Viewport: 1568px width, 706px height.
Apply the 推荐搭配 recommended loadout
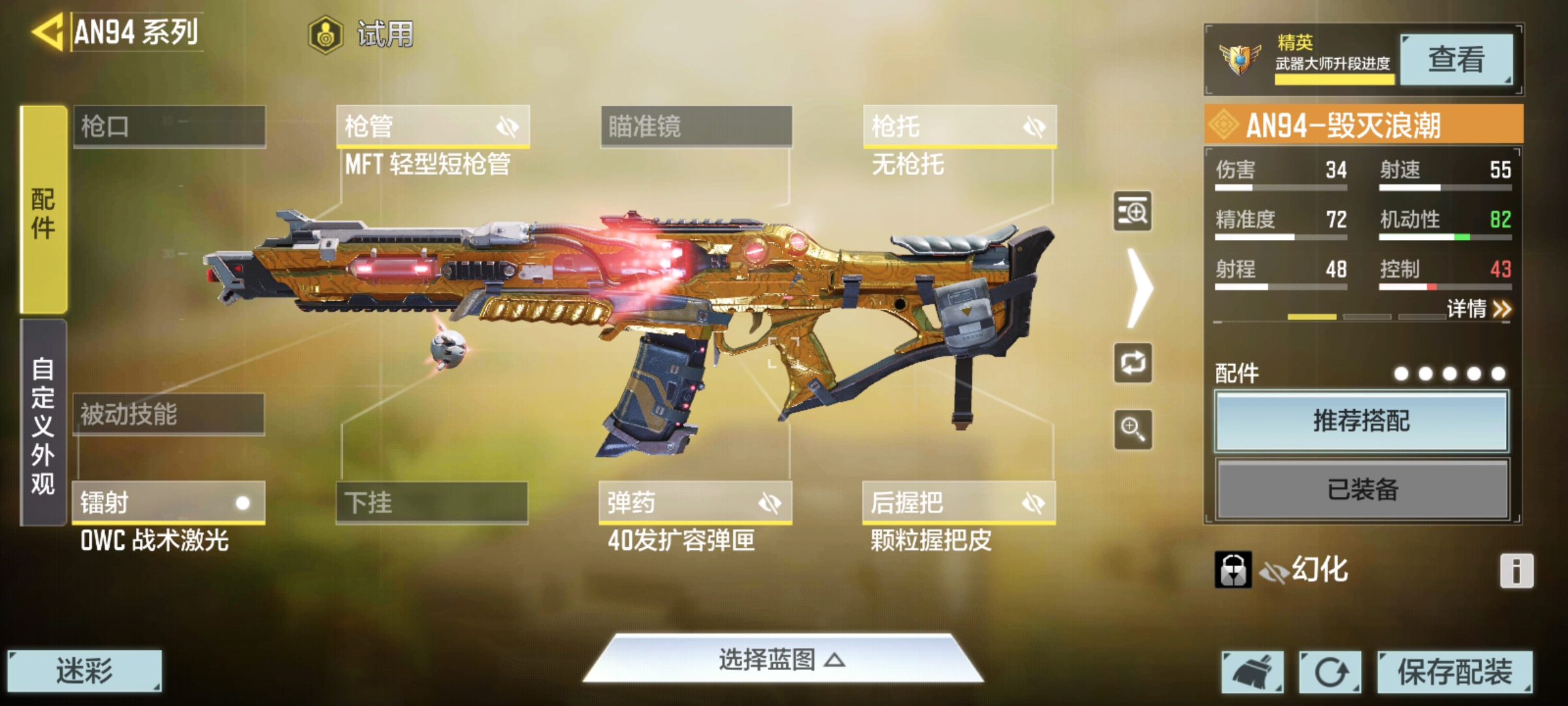(x=1362, y=421)
